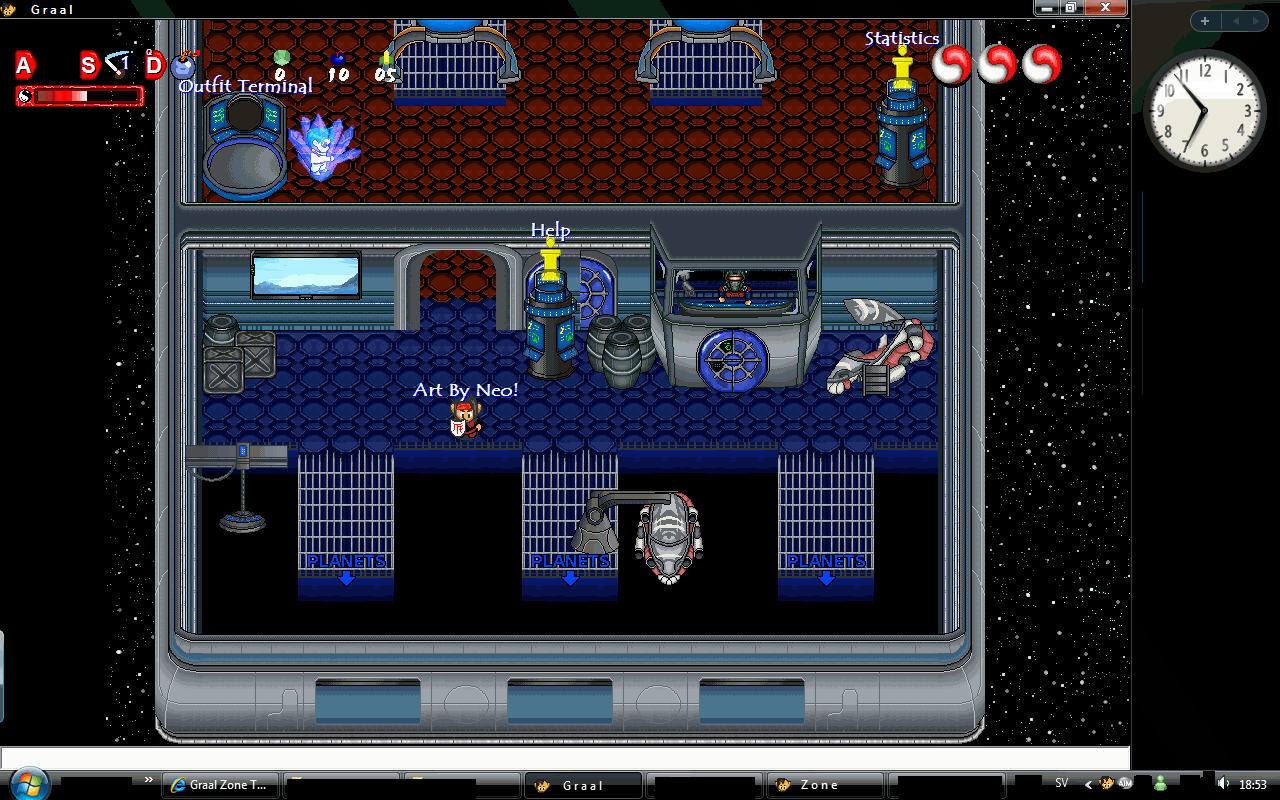Select the A weapon slot
This screenshot has height=800, width=1280.
click(24, 67)
